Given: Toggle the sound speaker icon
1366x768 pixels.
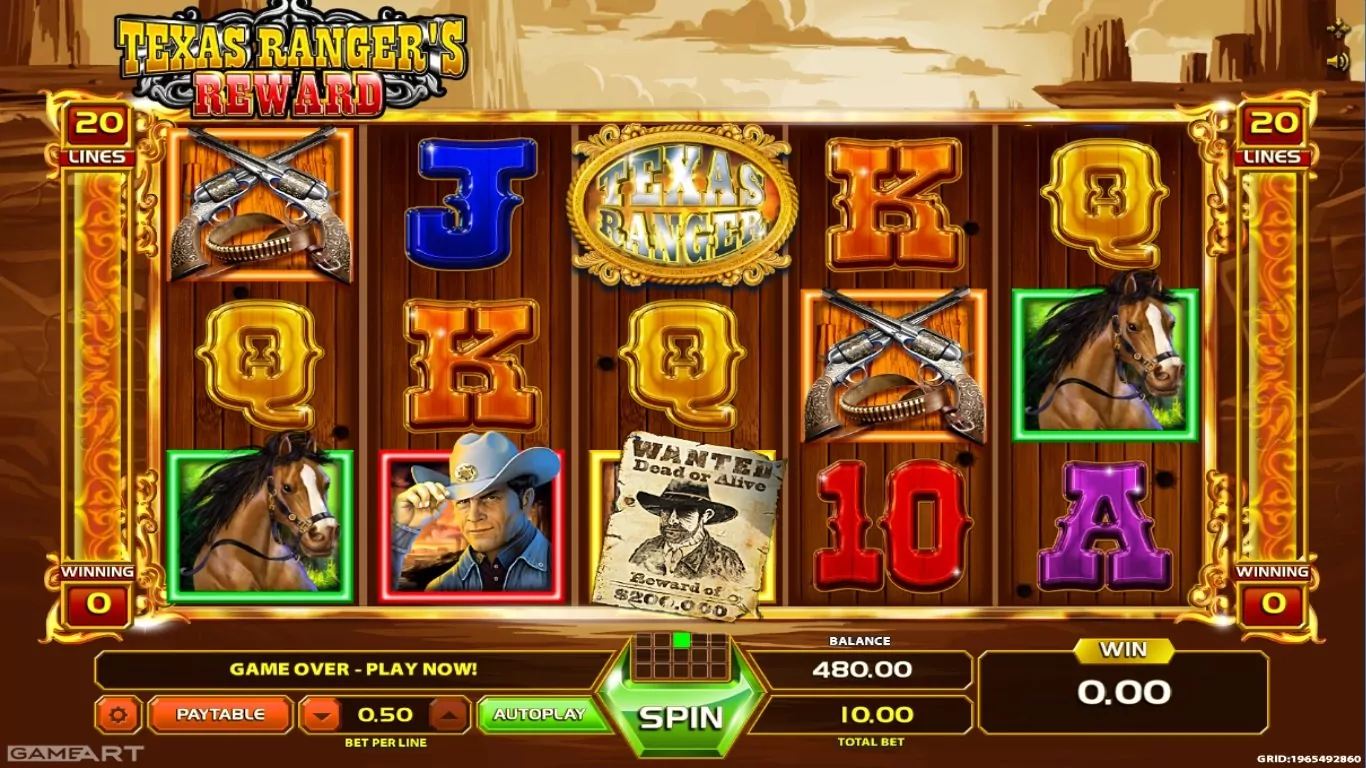Looking at the screenshot, I should point(1337,62).
